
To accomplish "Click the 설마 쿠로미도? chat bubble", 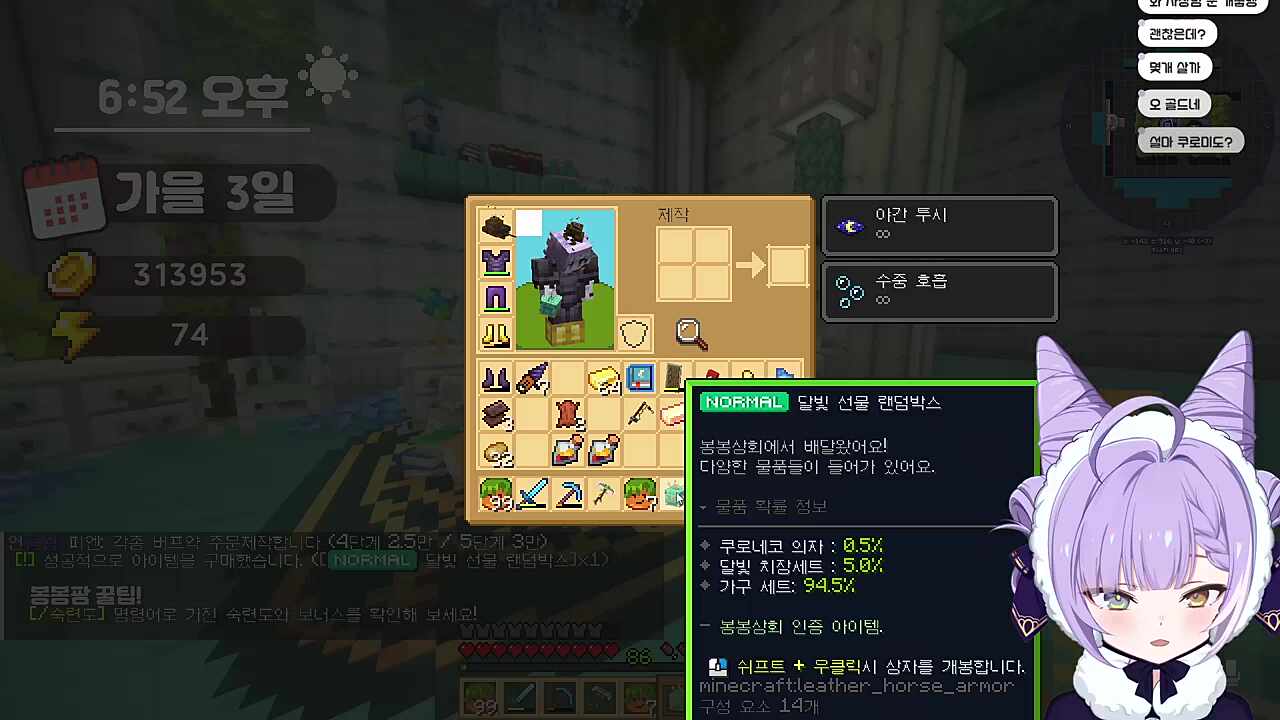I will click(x=1191, y=141).
